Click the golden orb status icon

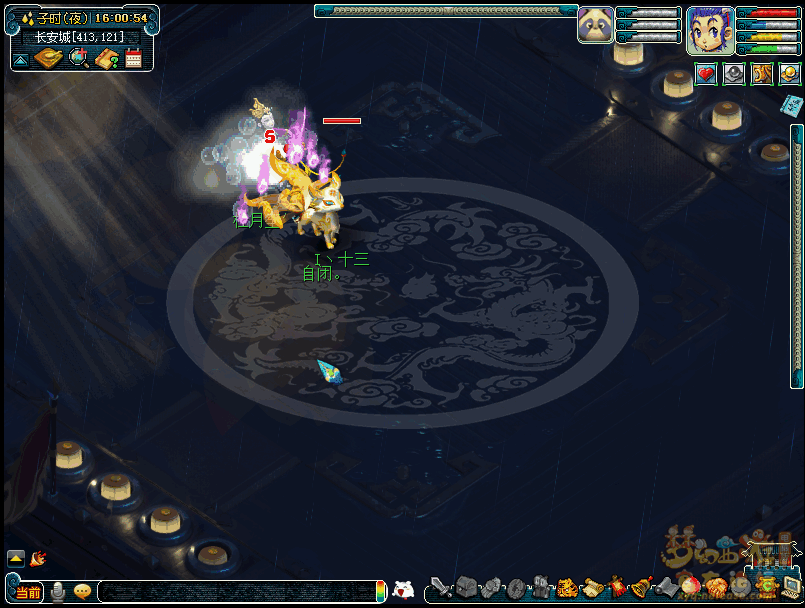789,74
